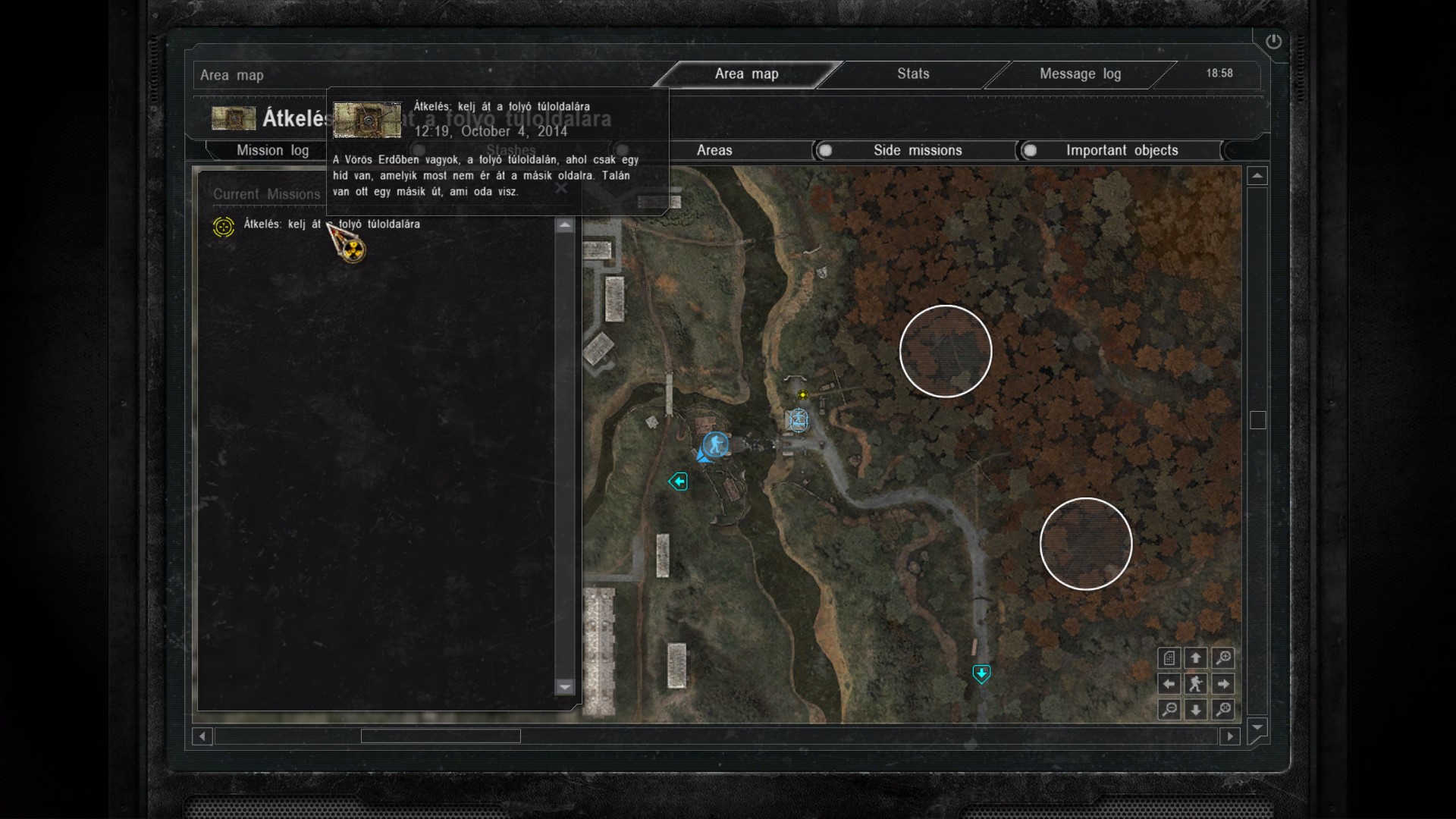Select the Átkelés mission in the list
Screen dimensions: 1456x819
[331, 224]
